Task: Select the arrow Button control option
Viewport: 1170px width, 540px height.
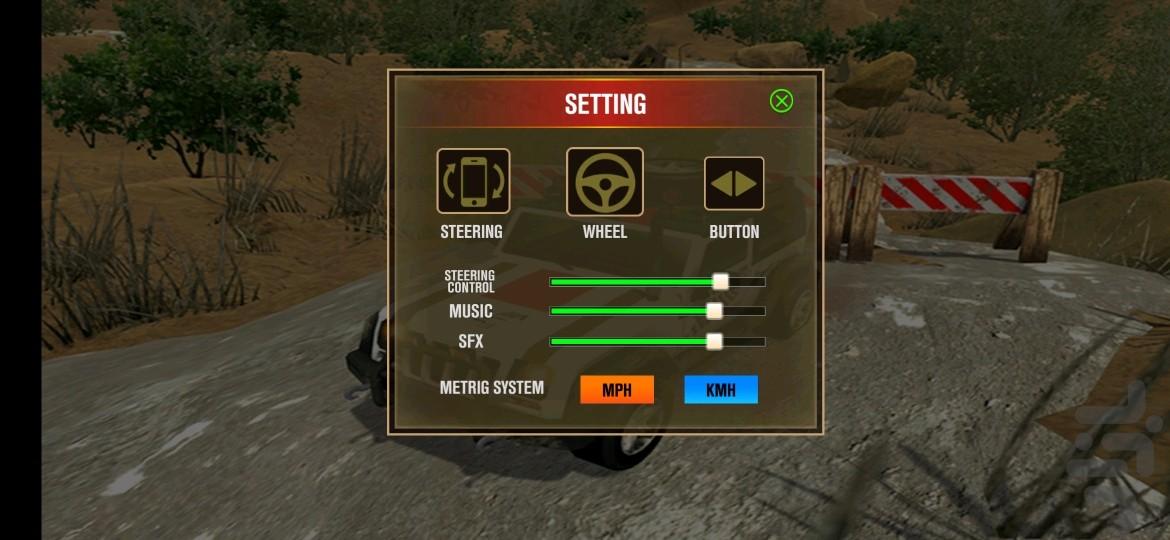Action: [734, 183]
